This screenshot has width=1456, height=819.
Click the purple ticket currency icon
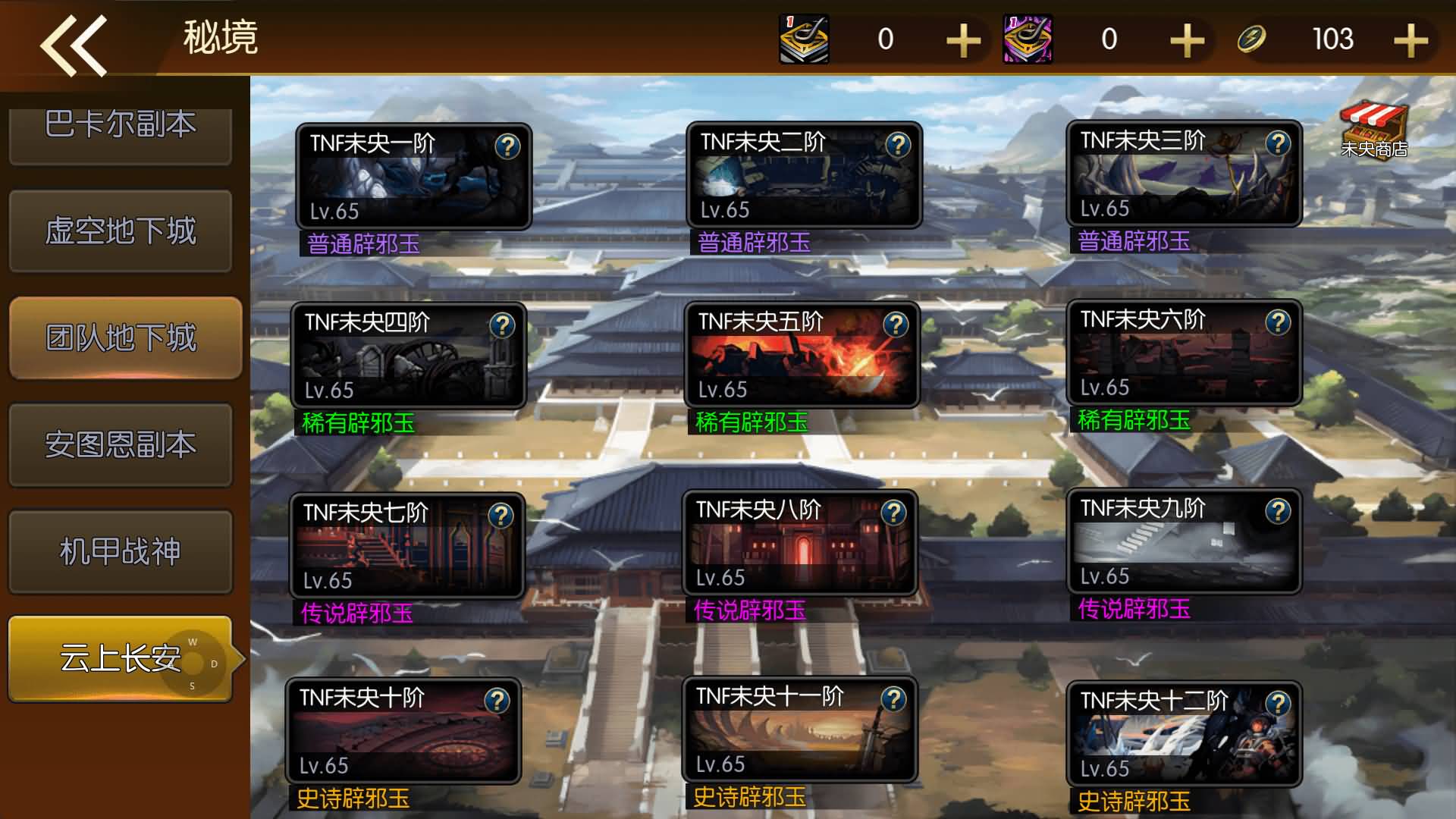[x=1028, y=39]
